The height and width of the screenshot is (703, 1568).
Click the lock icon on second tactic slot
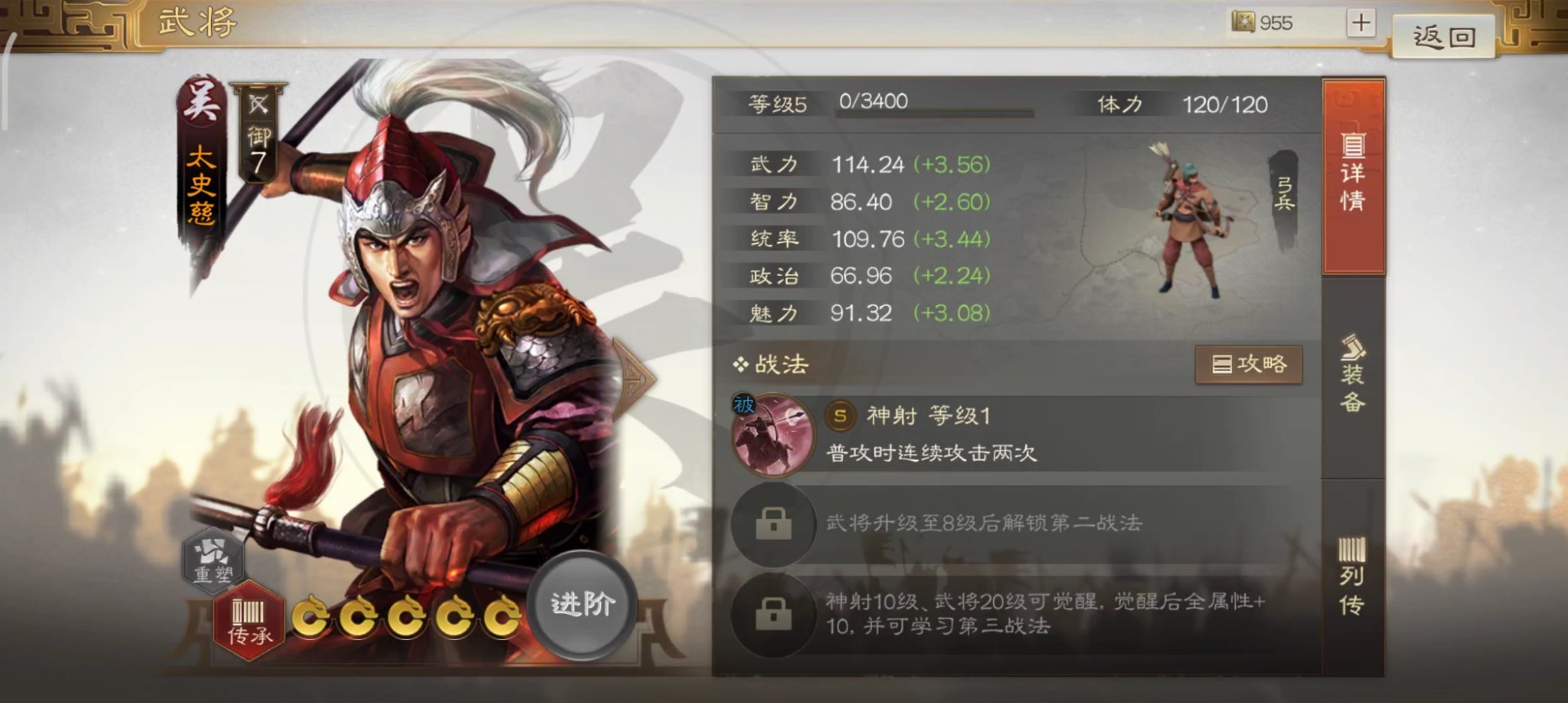coord(773,526)
